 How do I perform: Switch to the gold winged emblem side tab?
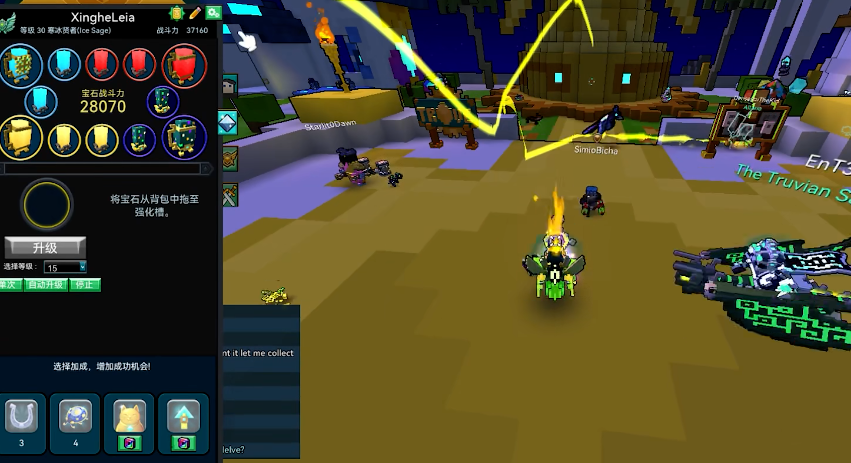point(229,159)
